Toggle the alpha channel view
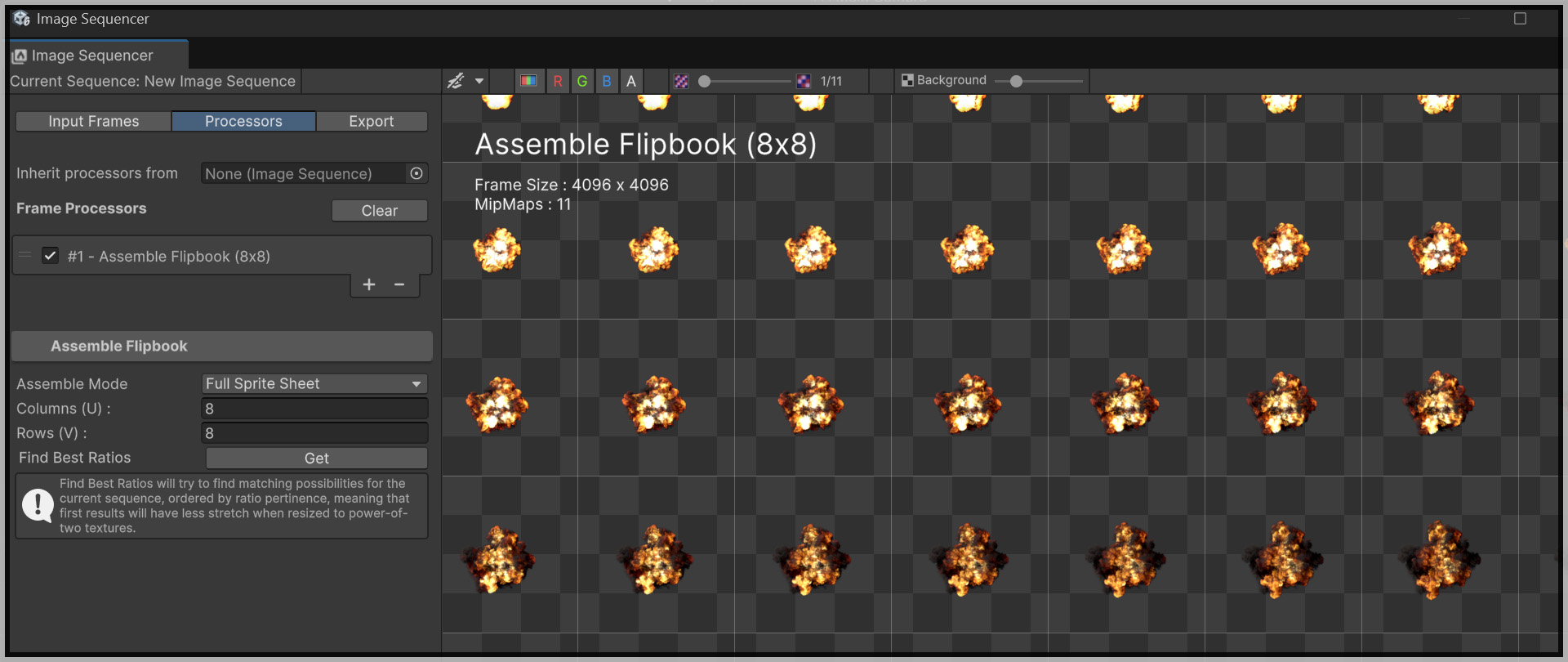This screenshot has width=1568, height=662. click(x=631, y=81)
